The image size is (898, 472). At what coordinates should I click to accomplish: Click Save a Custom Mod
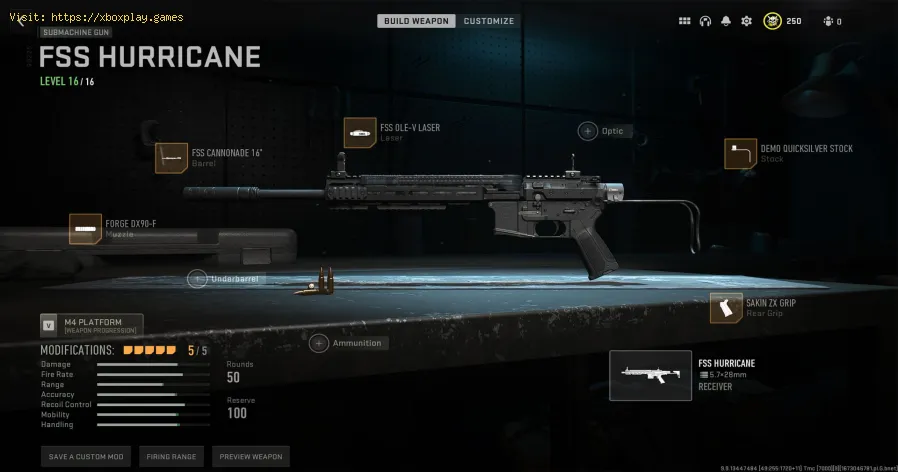(85, 456)
